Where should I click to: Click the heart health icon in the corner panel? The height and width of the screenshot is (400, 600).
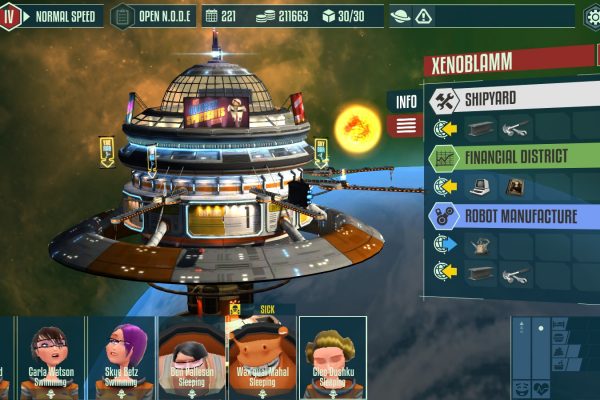[x=544, y=388]
